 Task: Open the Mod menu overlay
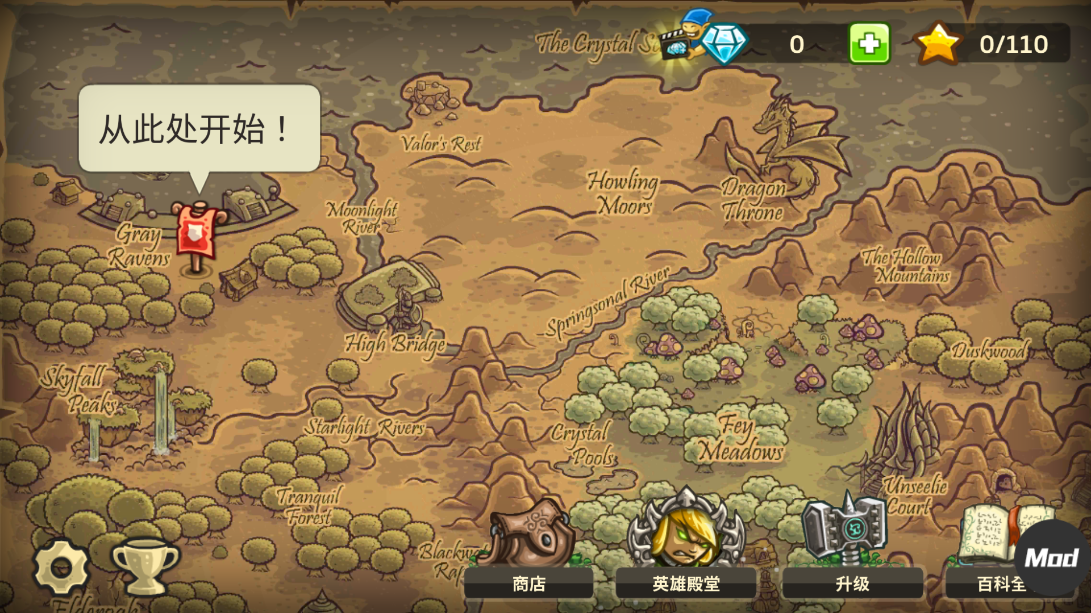(1052, 557)
